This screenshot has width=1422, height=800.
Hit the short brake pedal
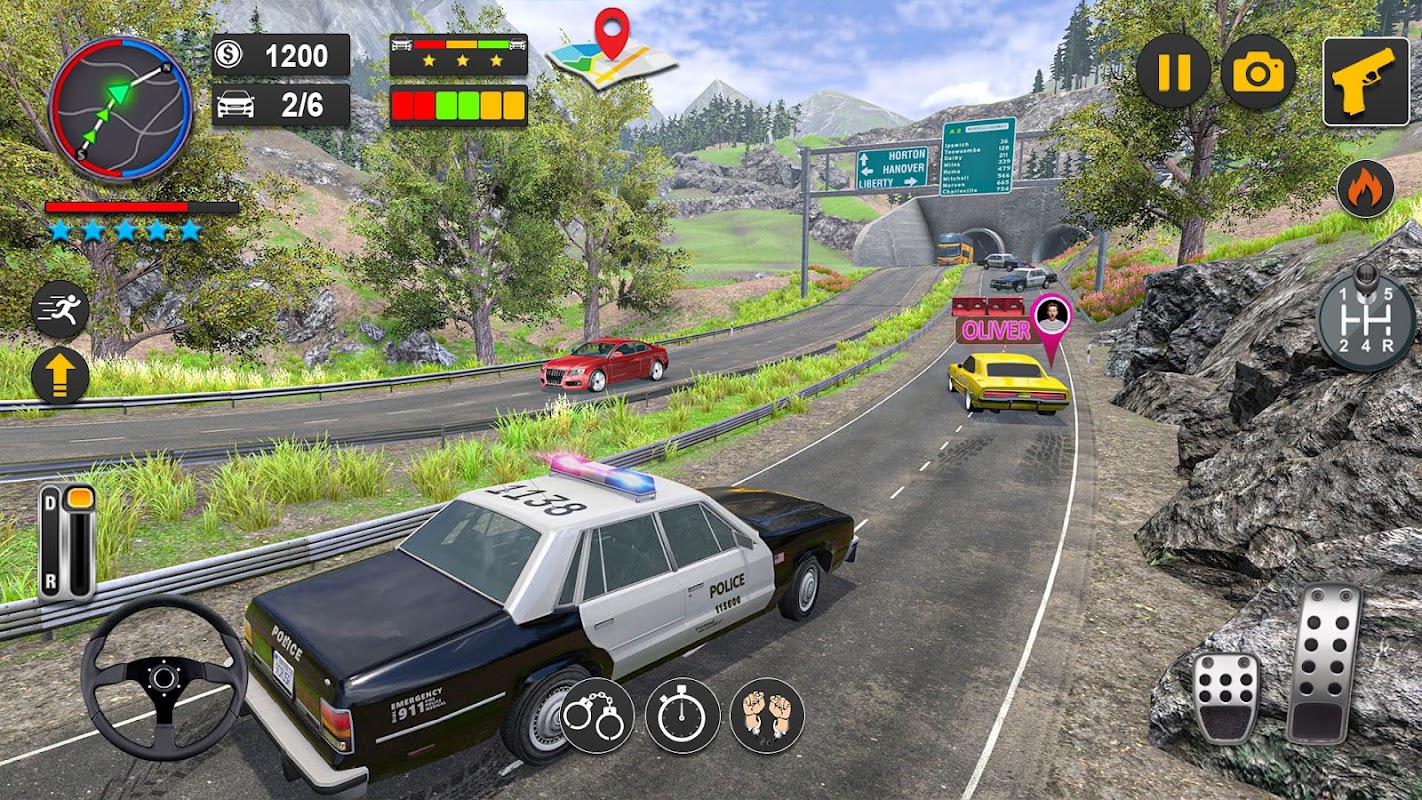coord(1226,697)
